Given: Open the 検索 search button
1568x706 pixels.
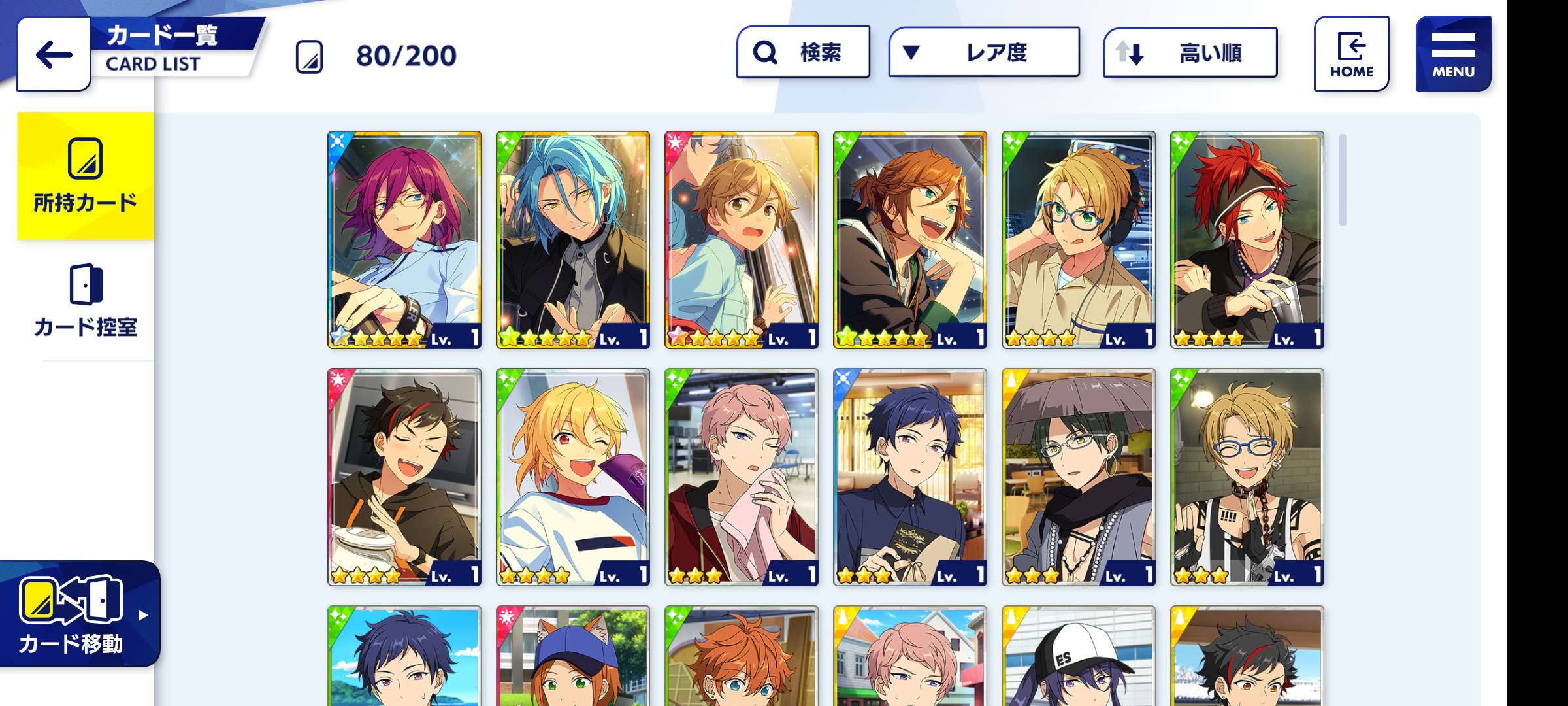Looking at the screenshot, I should pos(803,52).
